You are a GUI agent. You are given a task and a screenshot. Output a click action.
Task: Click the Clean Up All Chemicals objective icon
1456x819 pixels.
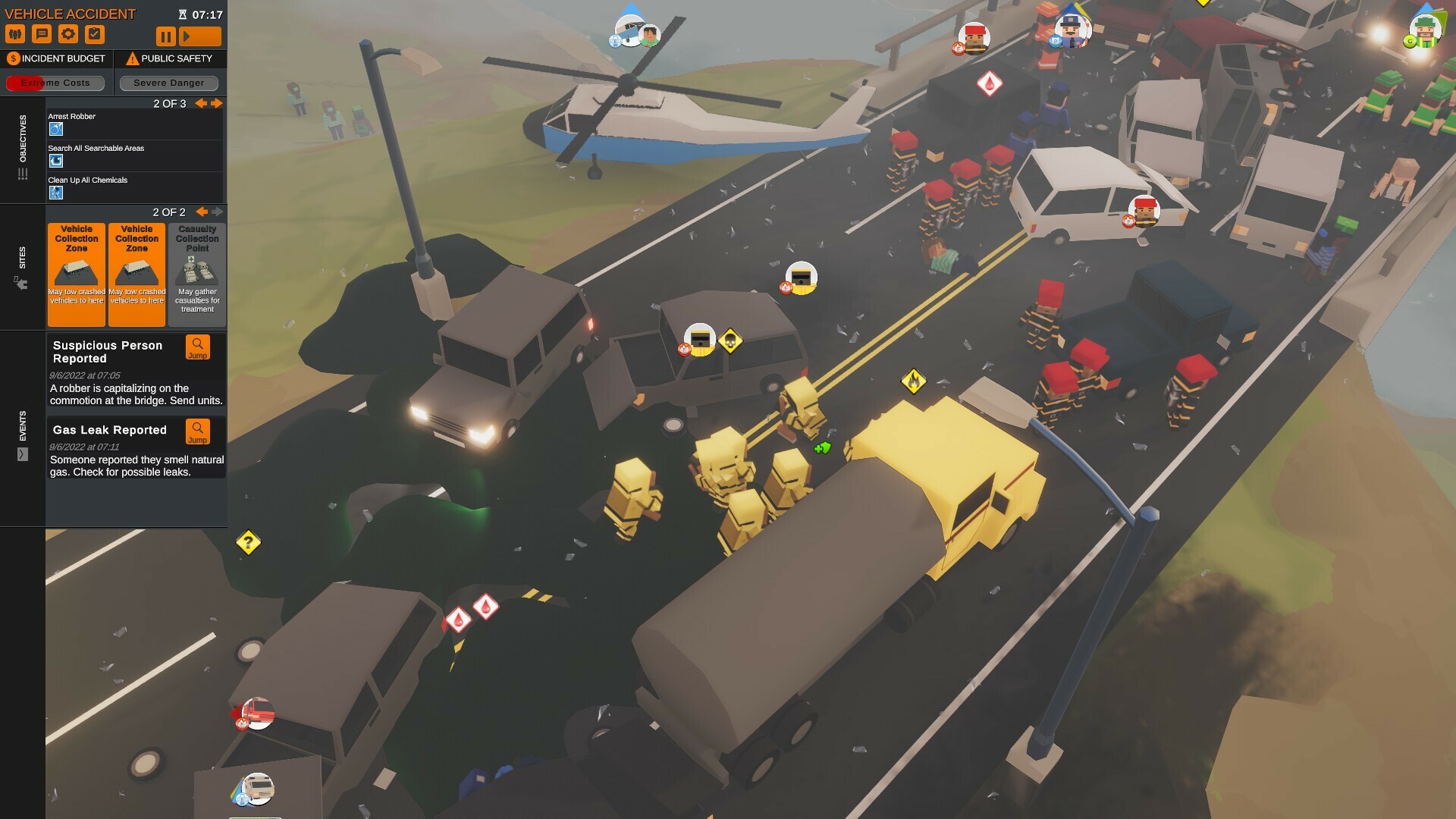(x=55, y=192)
